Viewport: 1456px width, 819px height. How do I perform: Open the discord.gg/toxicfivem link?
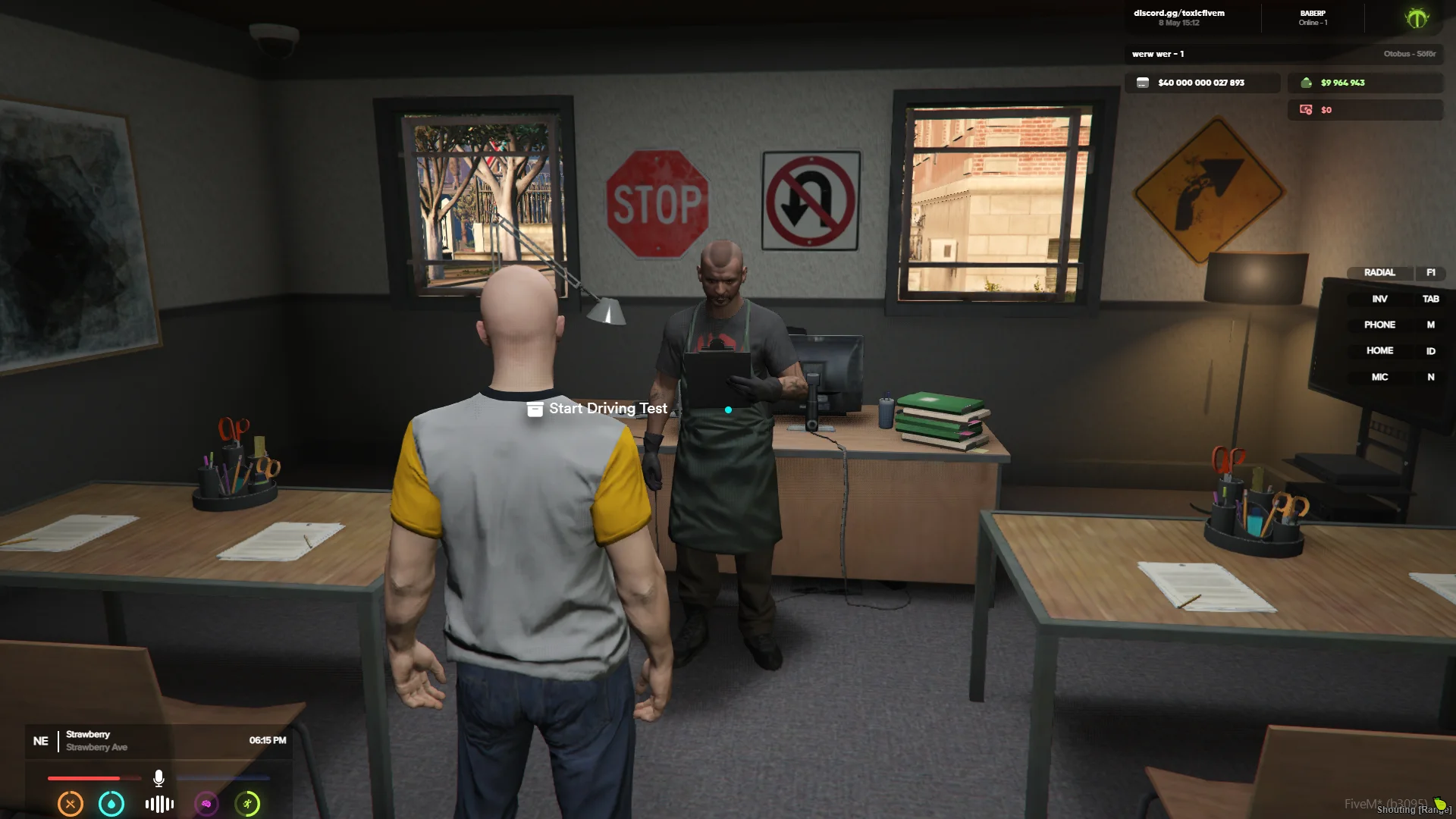pos(1178,13)
